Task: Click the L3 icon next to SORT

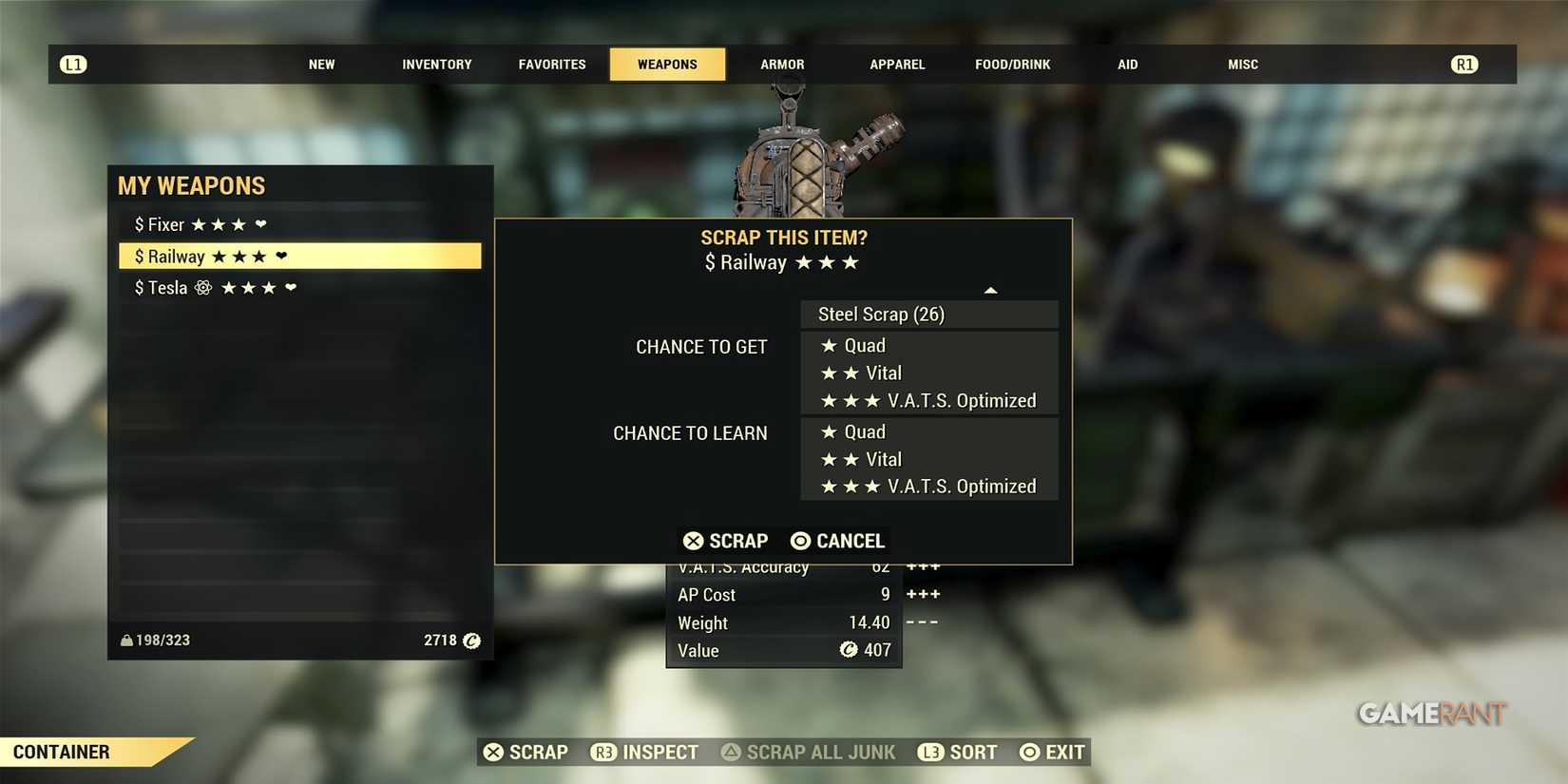Action: coord(930,752)
